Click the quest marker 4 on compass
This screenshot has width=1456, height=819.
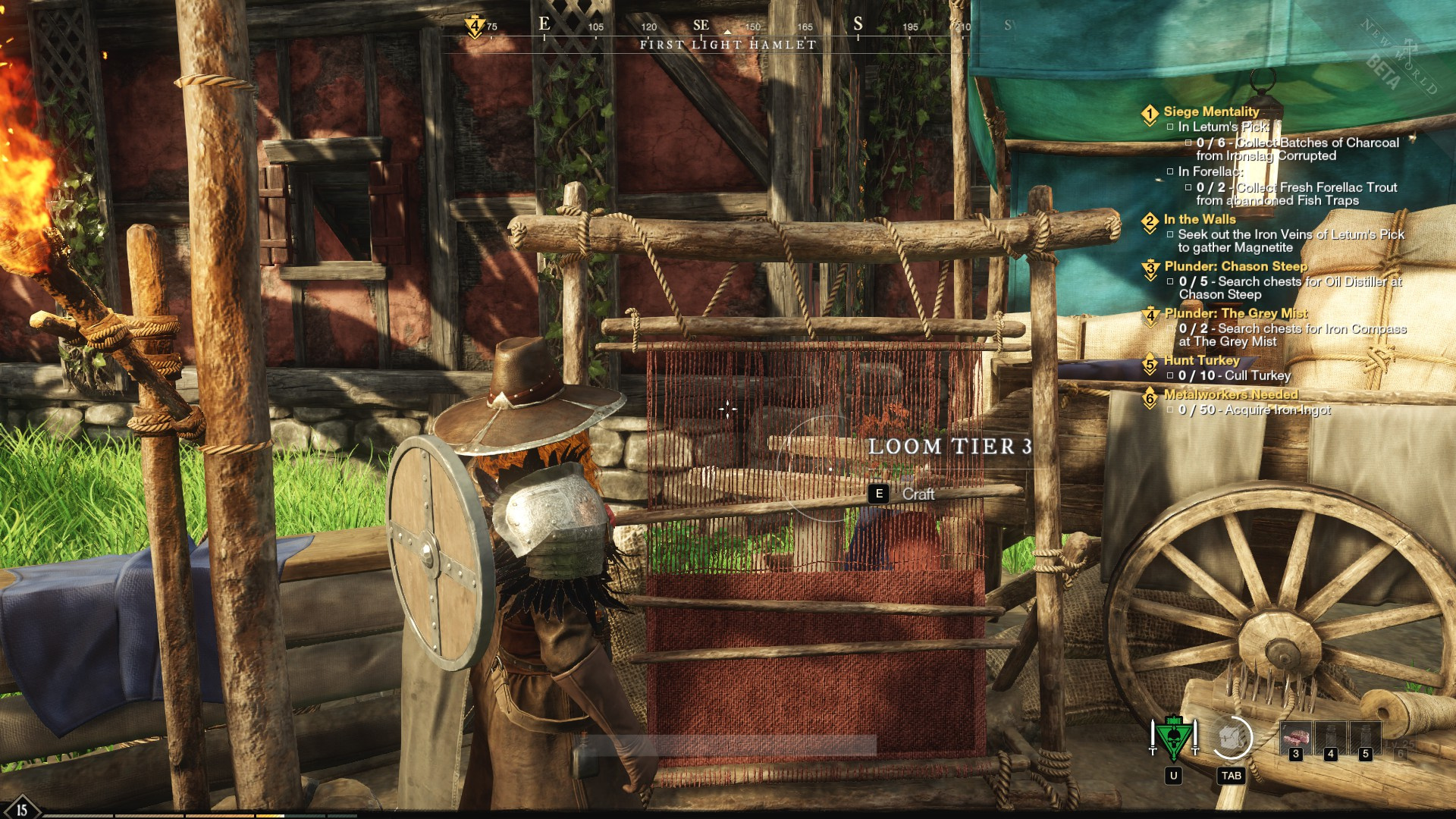(x=475, y=27)
